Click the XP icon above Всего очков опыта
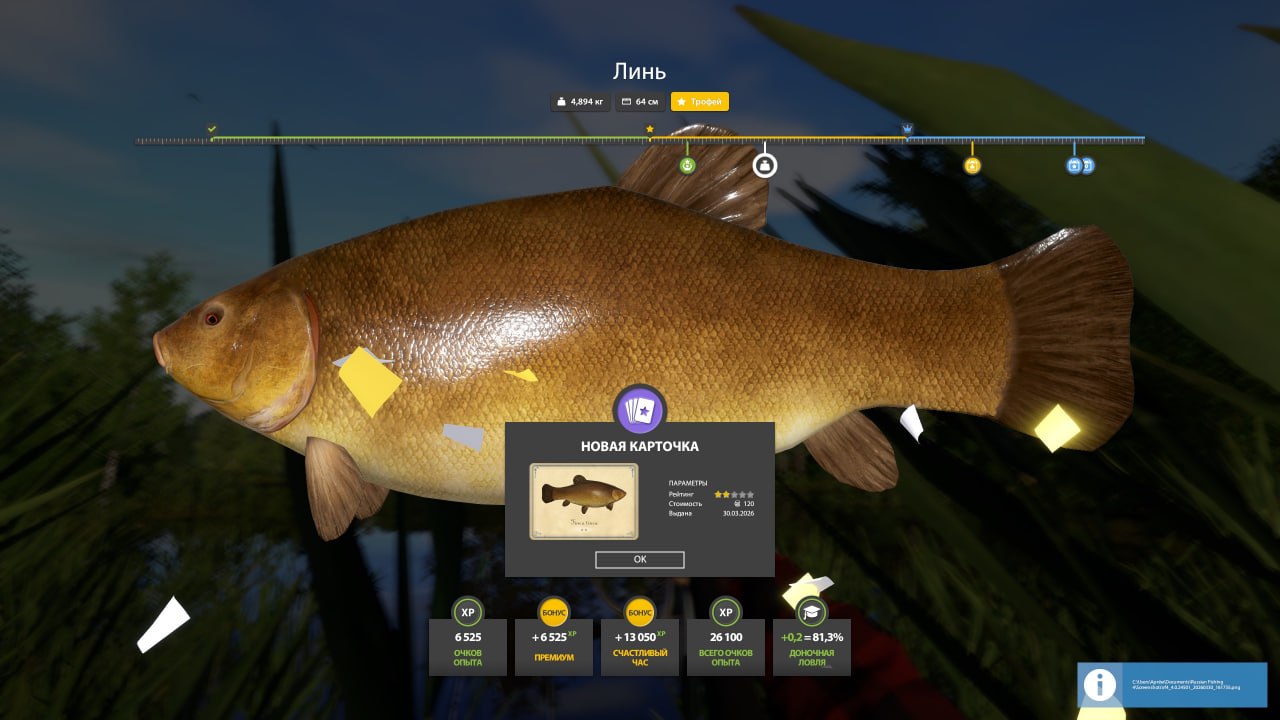 [725, 613]
